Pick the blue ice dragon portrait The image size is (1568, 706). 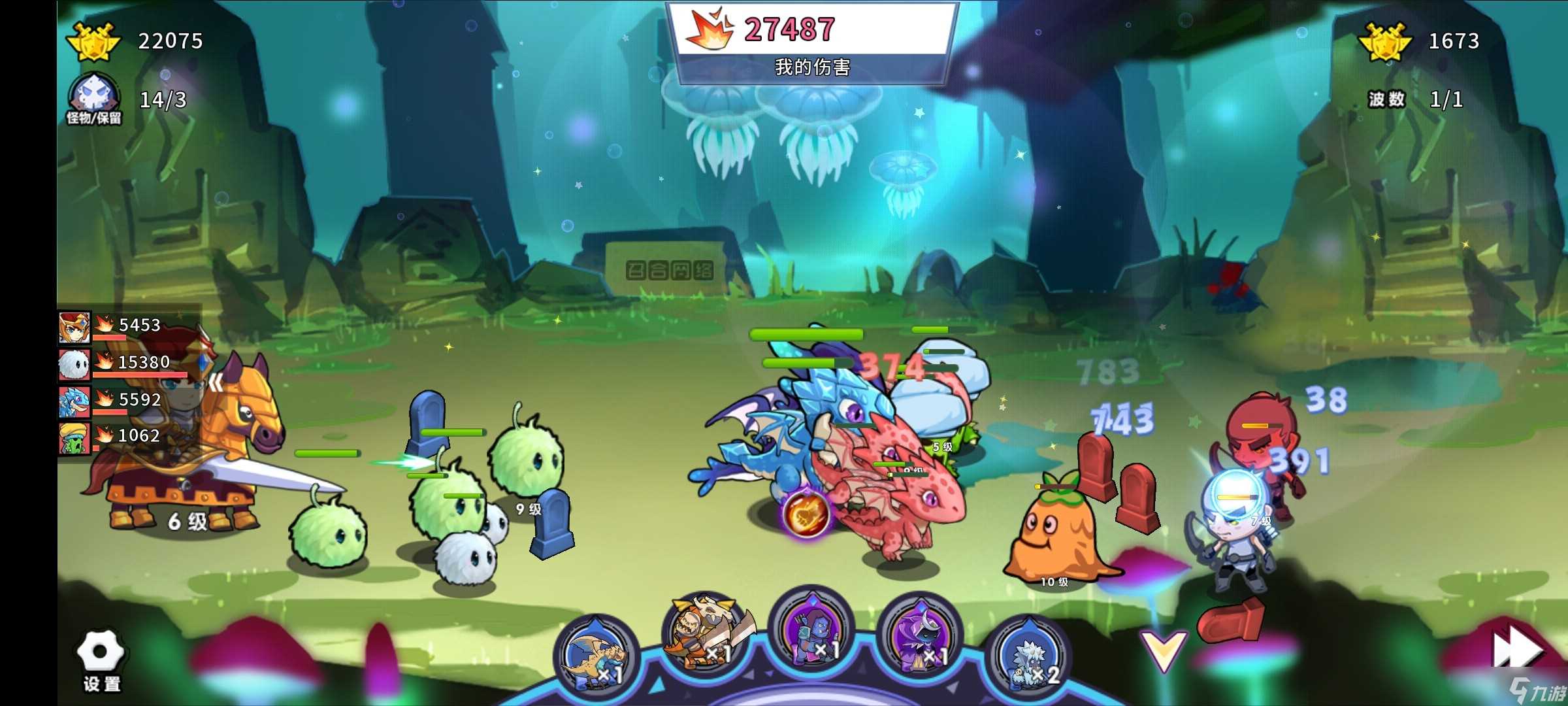[x=74, y=401]
